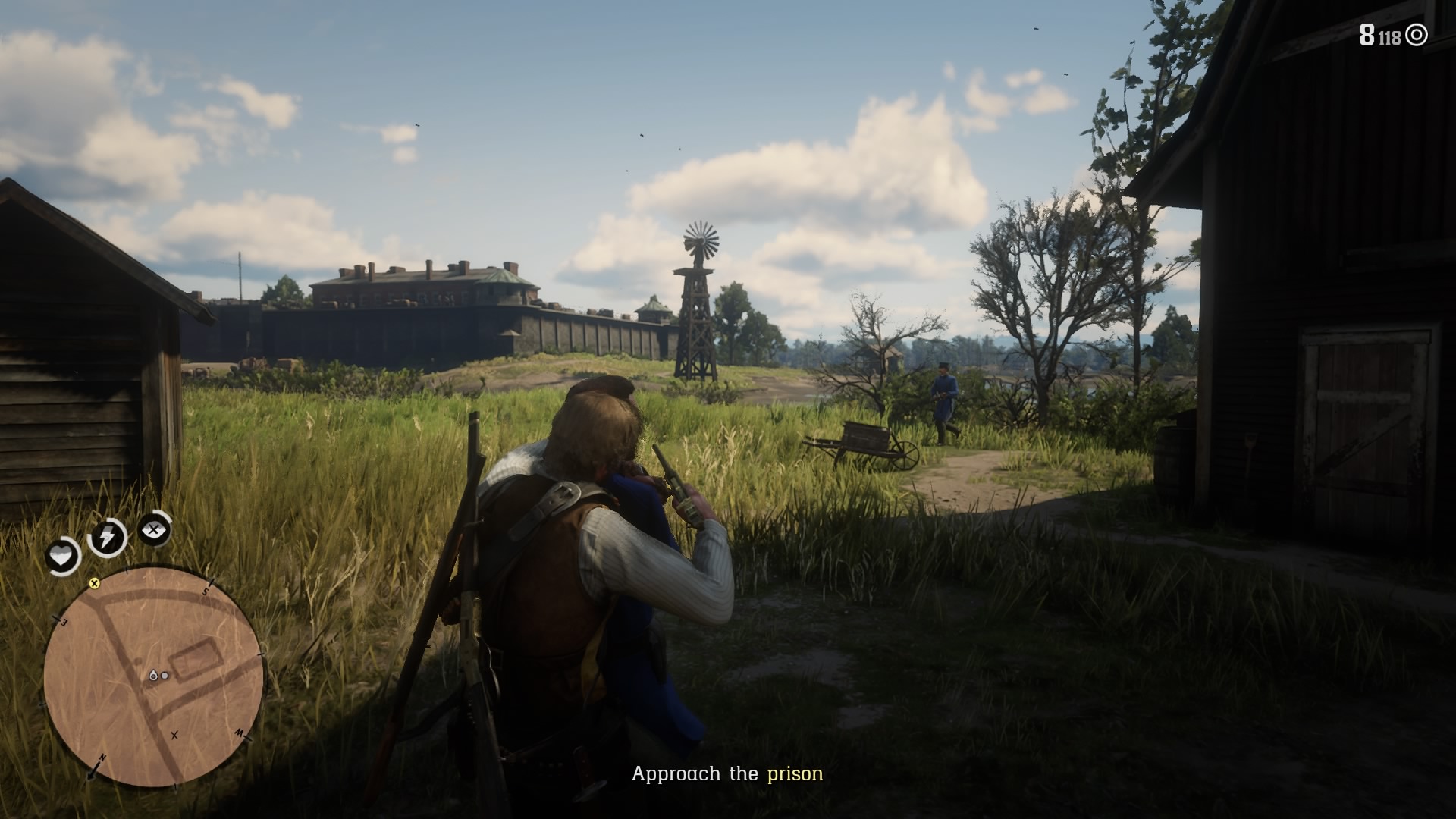
Task: Click the white dot blip on minimap
Action: point(165,676)
